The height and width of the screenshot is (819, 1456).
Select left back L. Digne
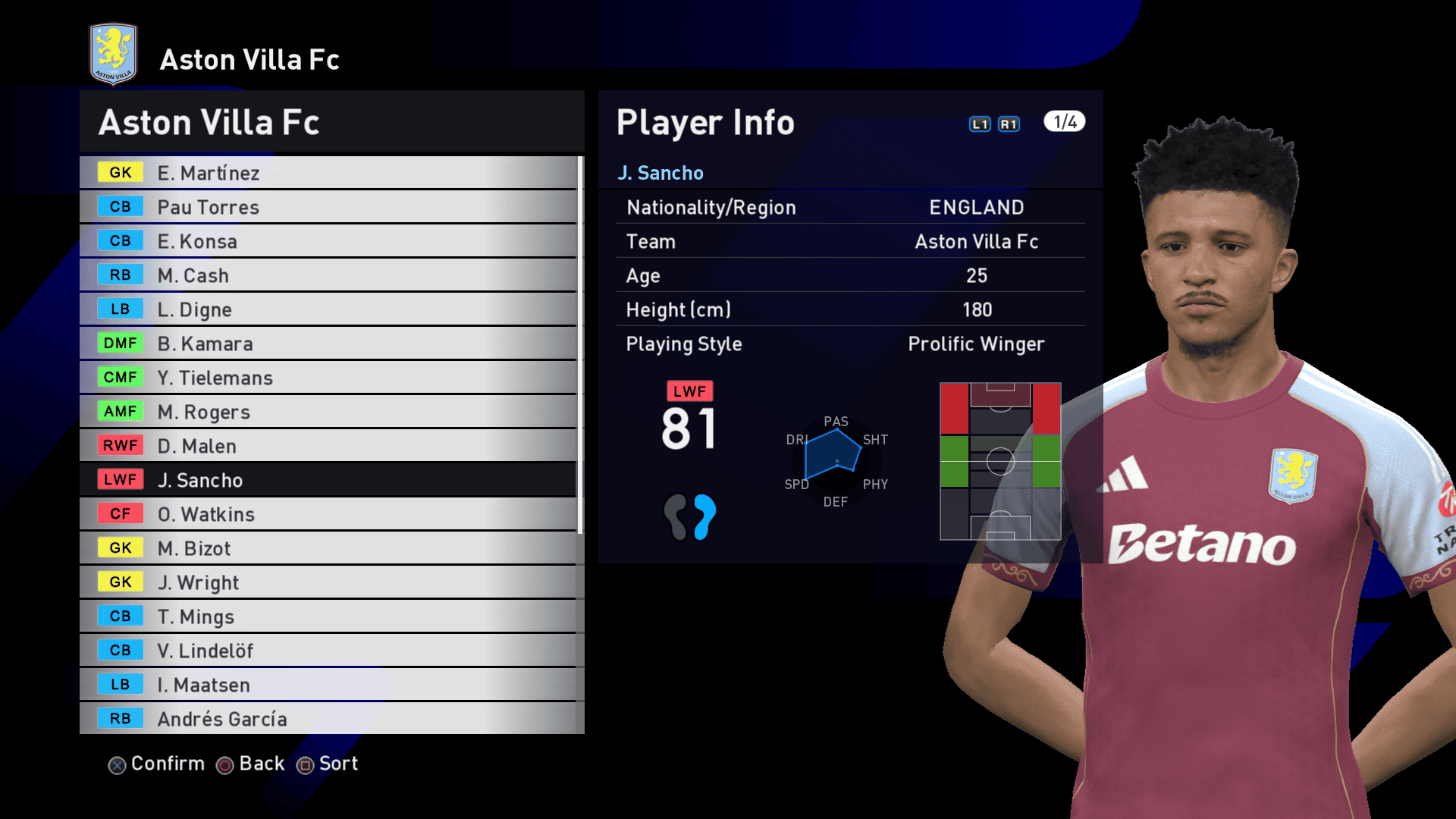(328, 309)
